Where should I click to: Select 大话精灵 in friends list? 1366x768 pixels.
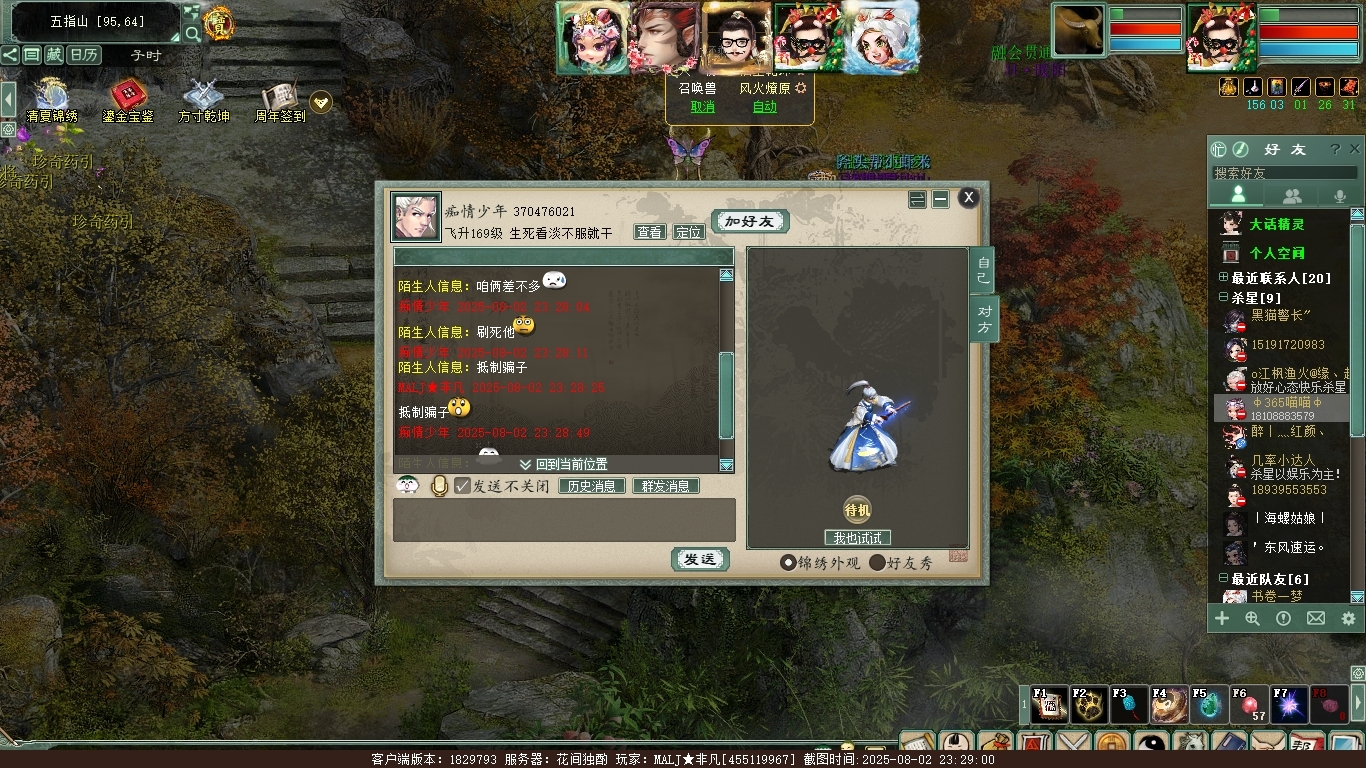click(1276, 224)
